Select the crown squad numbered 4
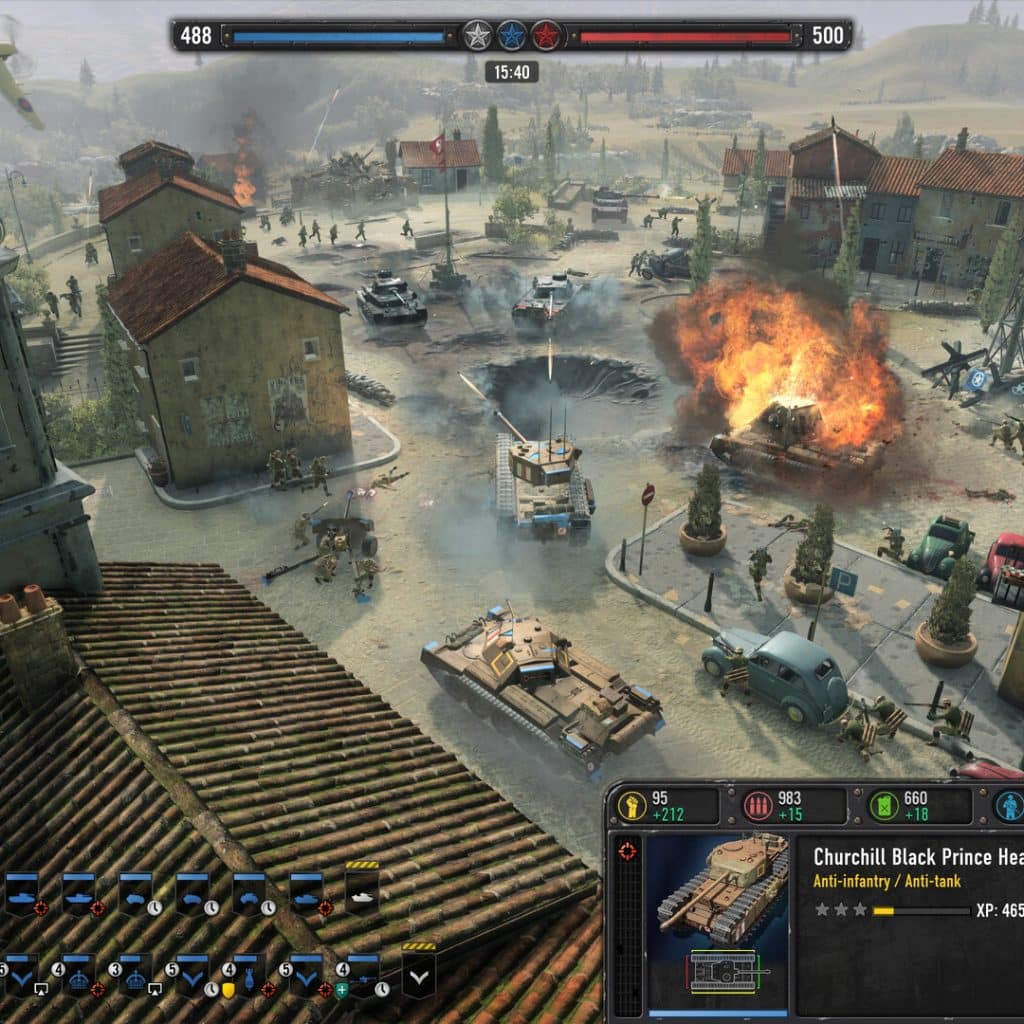Image resolution: width=1024 pixels, height=1024 pixels. pos(78,975)
